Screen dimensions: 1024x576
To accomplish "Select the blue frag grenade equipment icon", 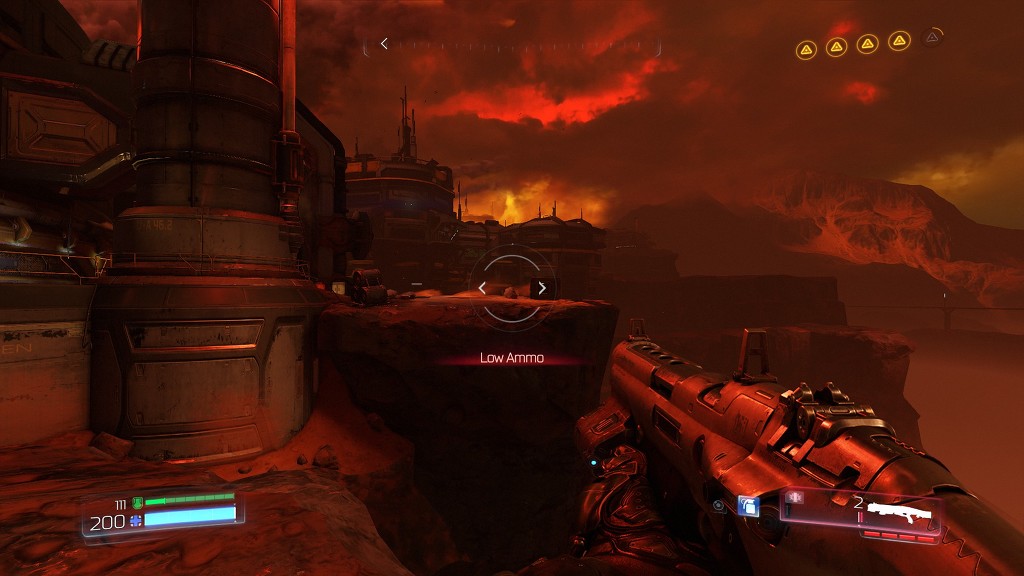I will point(748,506).
